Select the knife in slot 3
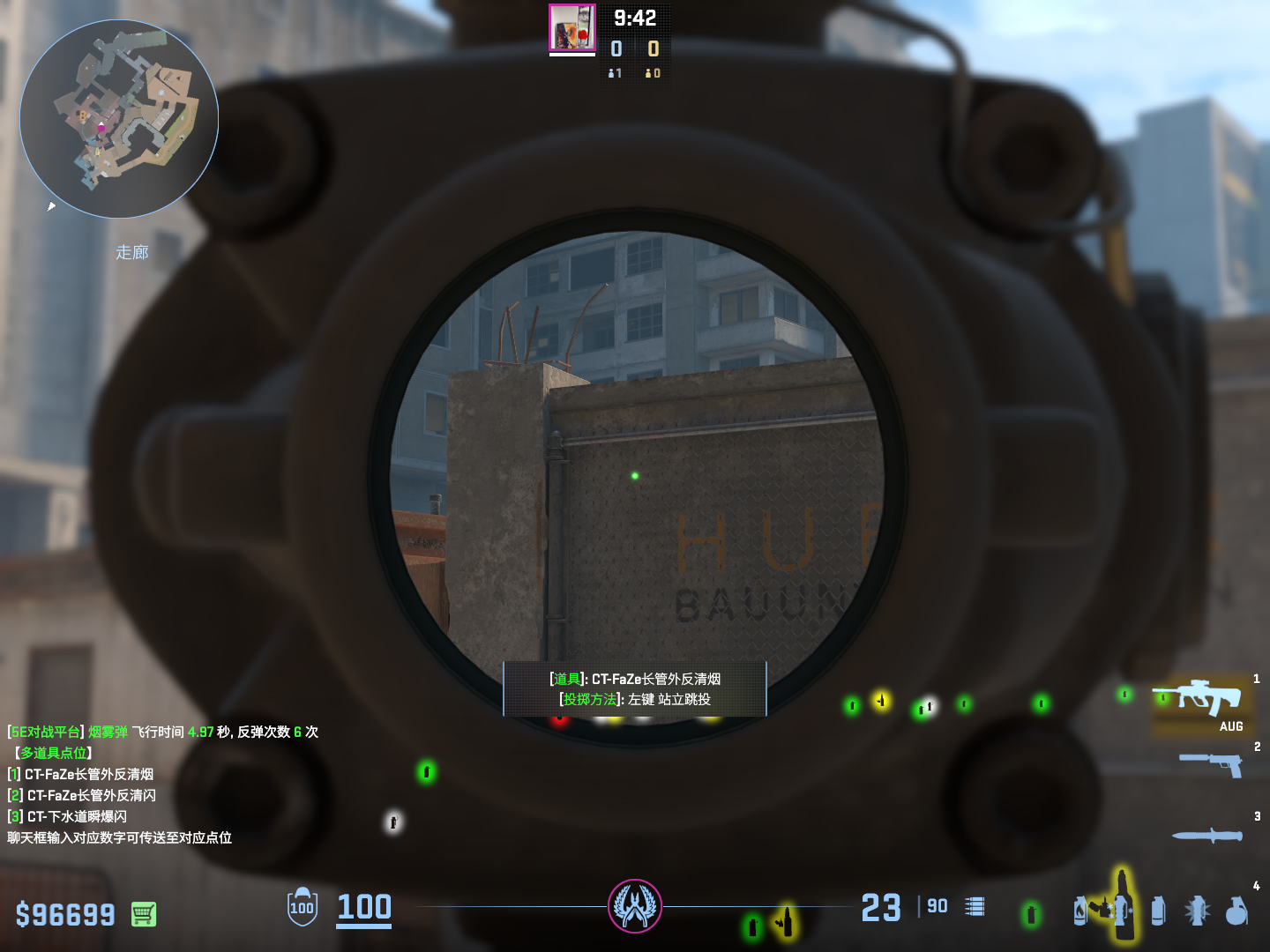The image size is (1270, 952). click(1207, 835)
